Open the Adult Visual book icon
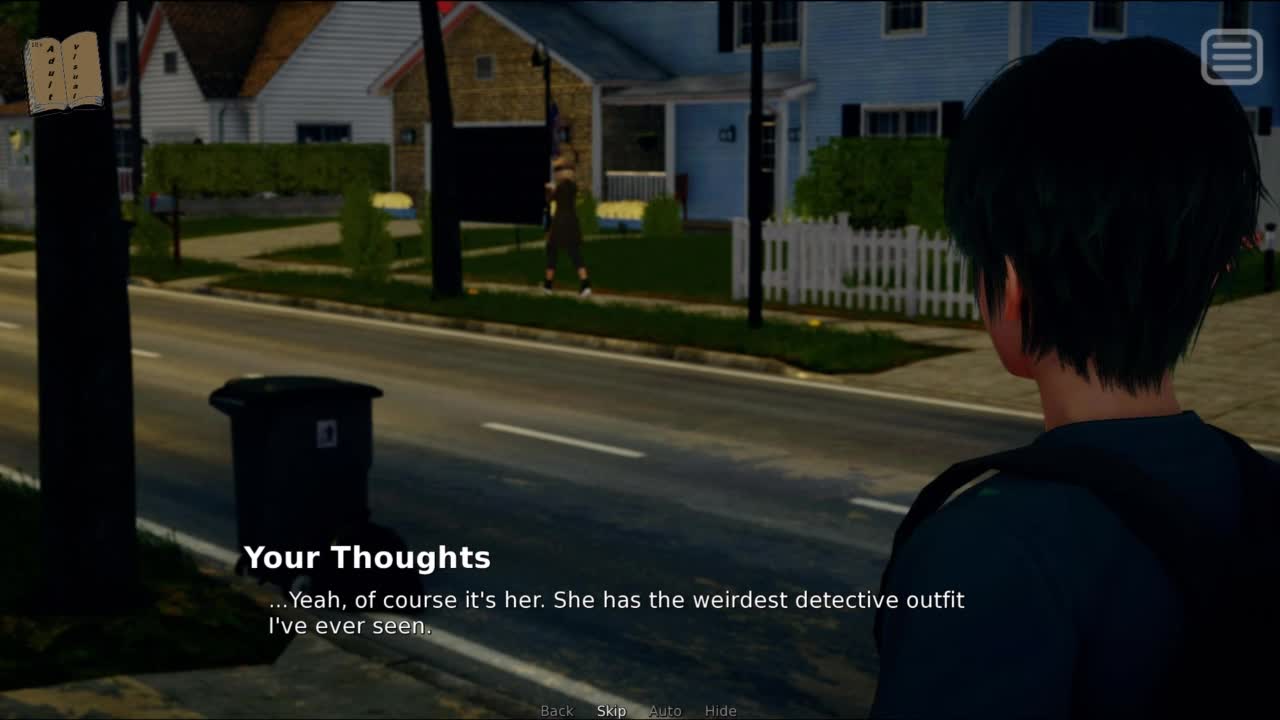Screen dimensions: 1280x720 click(63, 73)
